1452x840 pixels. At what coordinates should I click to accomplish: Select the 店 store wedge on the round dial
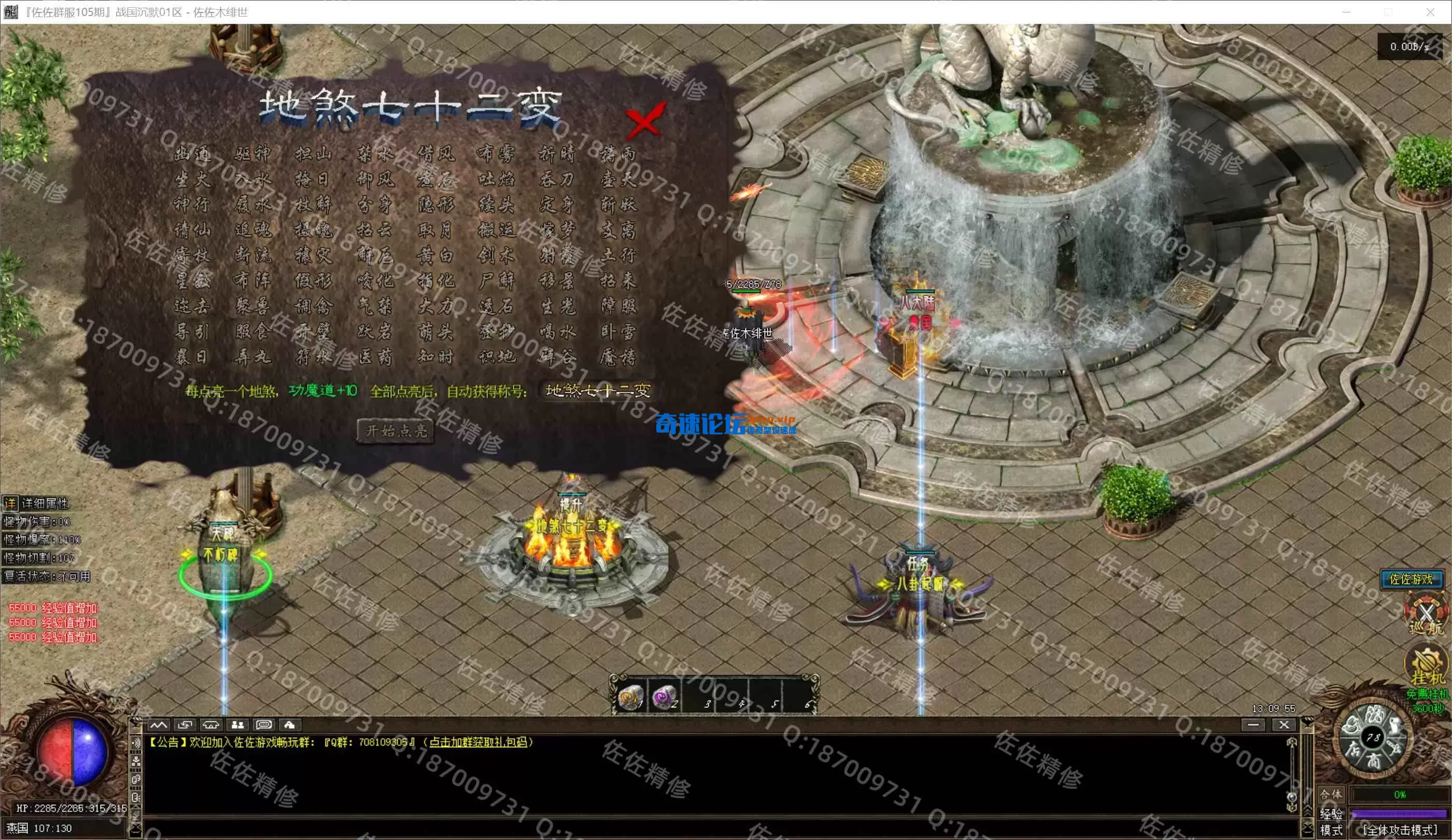click(x=1353, y=749)
